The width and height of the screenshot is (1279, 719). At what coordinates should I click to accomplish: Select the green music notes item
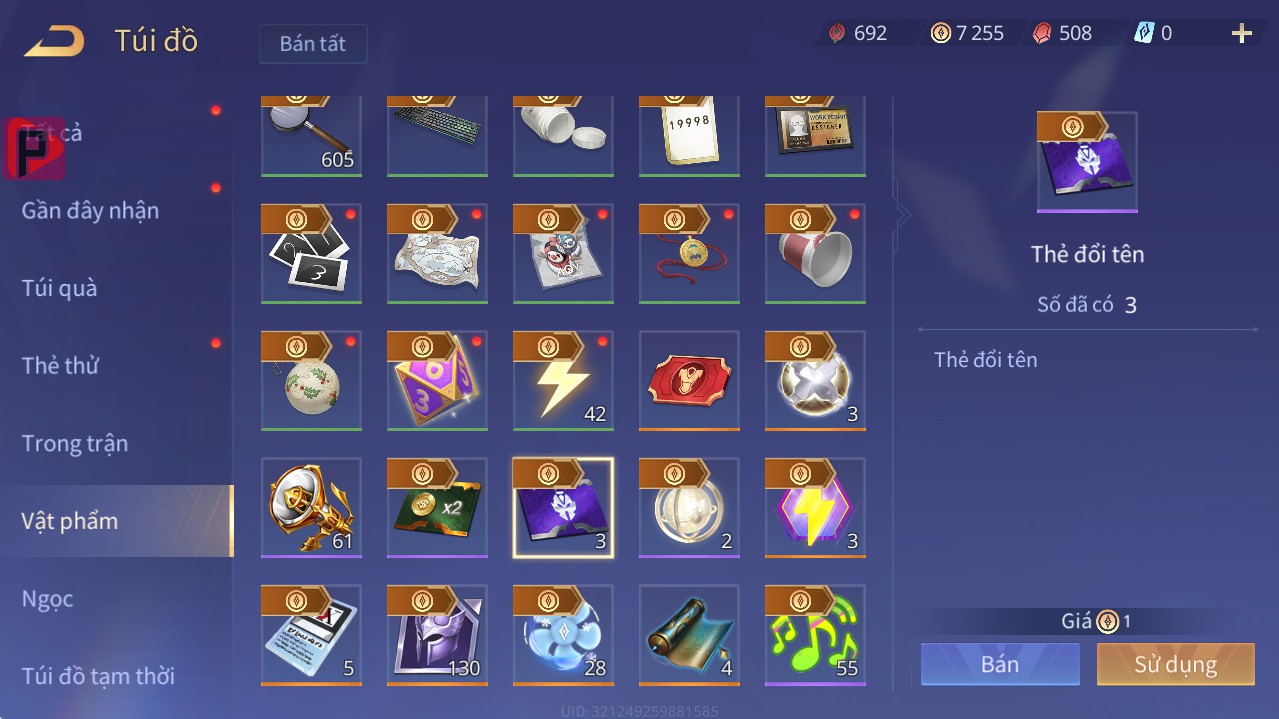click(x=815, y=635)
